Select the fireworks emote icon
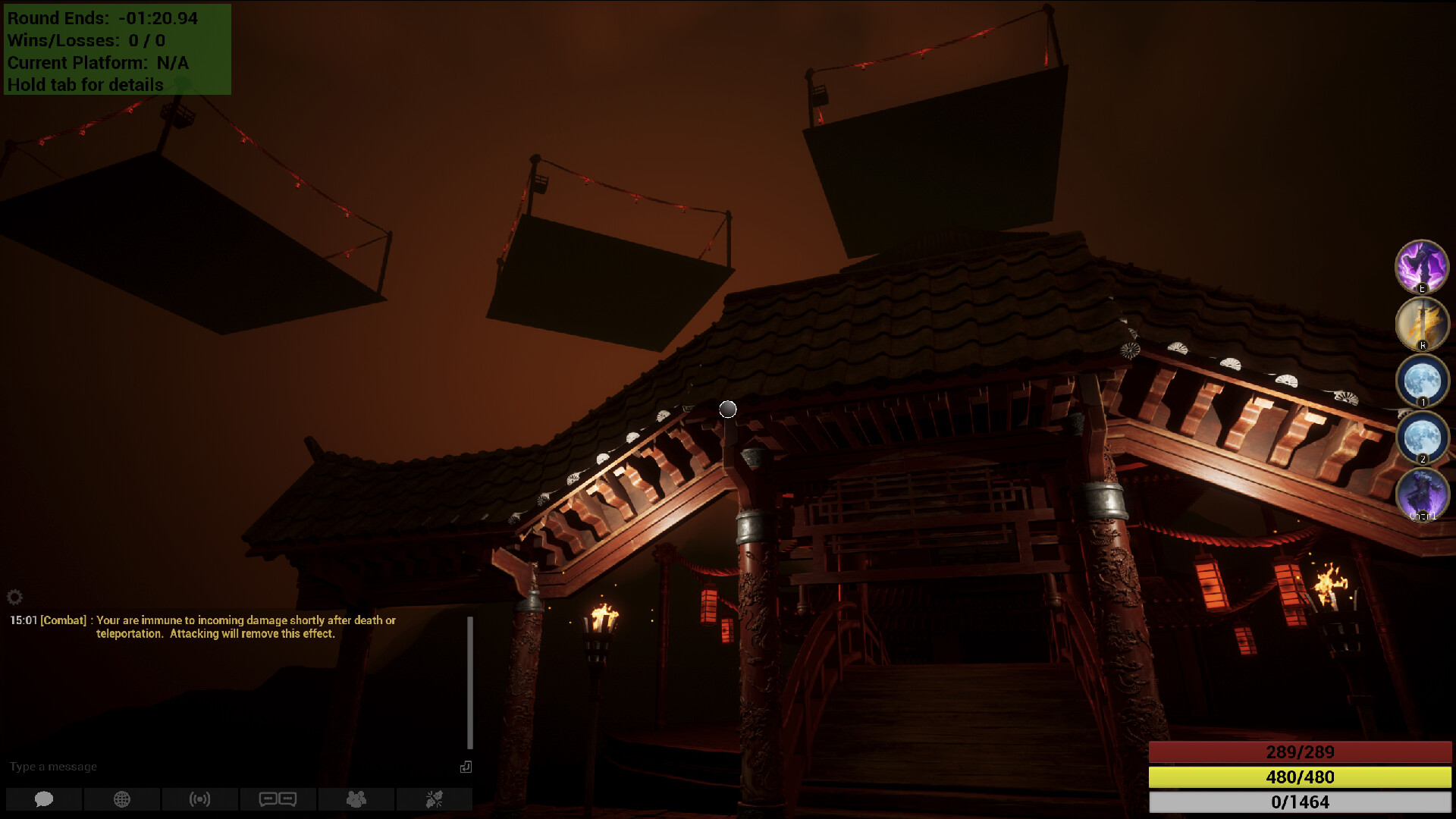This screenshot has width=1456, height=819. point(435,799)
